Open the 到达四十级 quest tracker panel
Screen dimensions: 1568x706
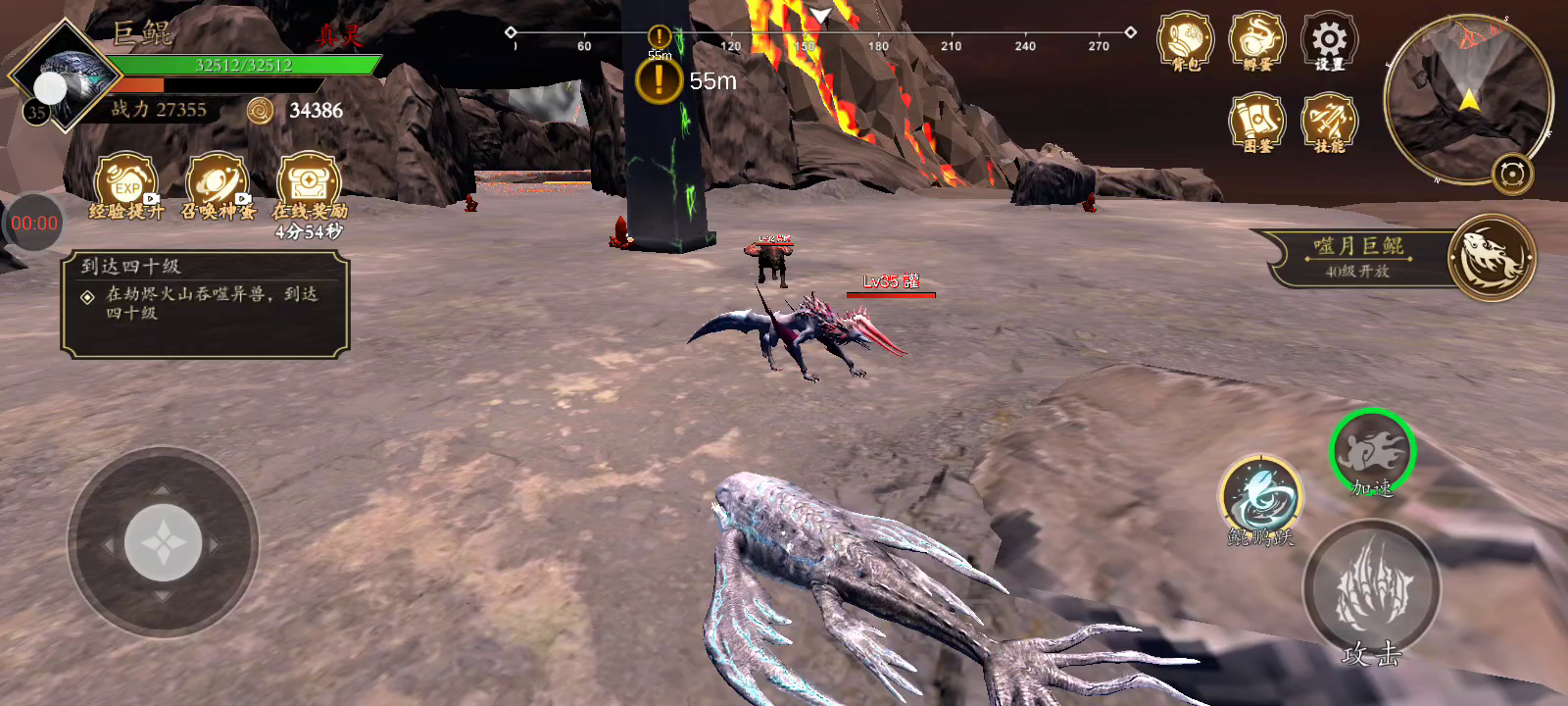tap(205, 303)
